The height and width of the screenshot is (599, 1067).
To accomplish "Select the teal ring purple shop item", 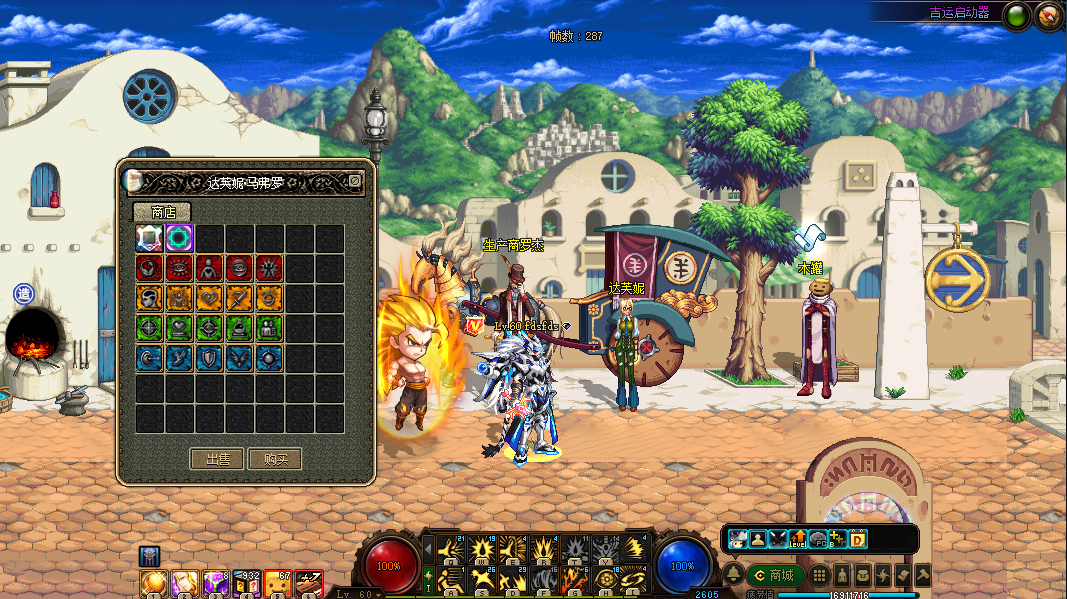I will (x=180, y=238).
